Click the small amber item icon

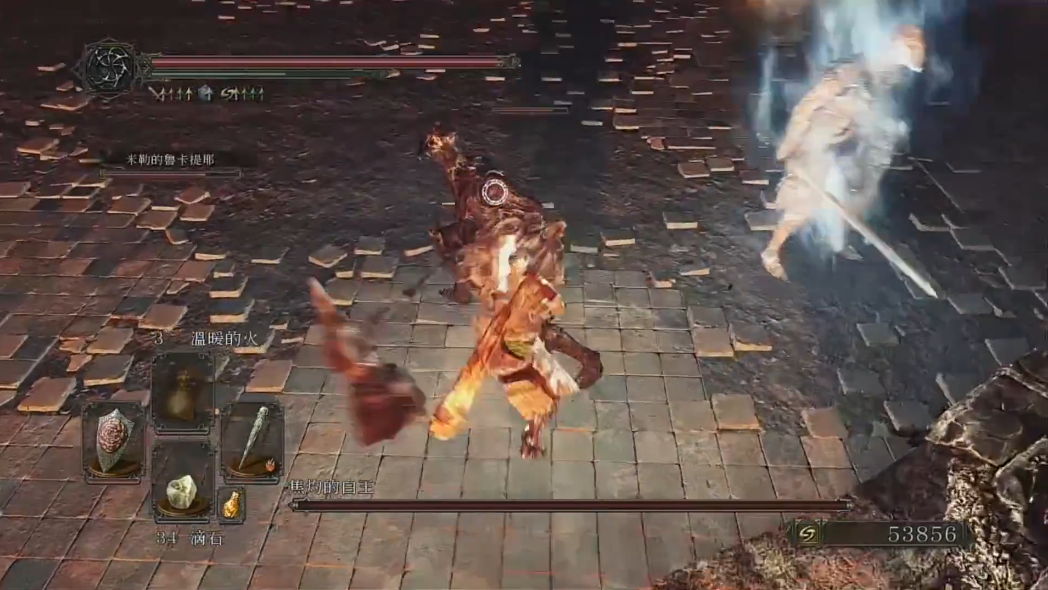[231, 503]
